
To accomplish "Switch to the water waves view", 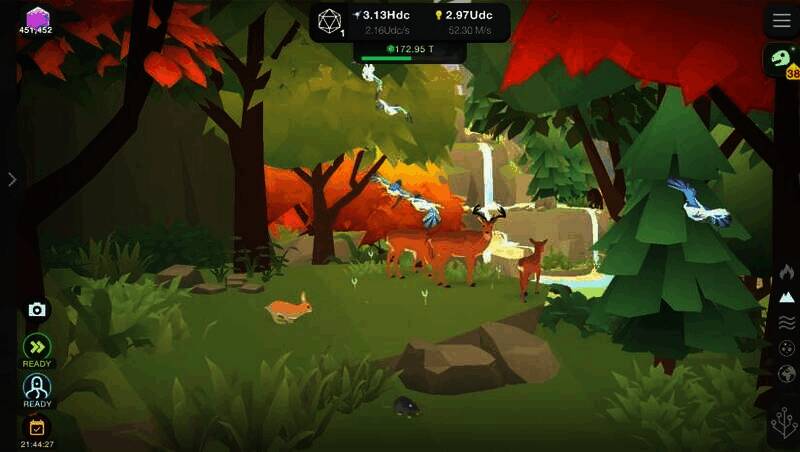I will pyautogui.click(x=787, y=322).
